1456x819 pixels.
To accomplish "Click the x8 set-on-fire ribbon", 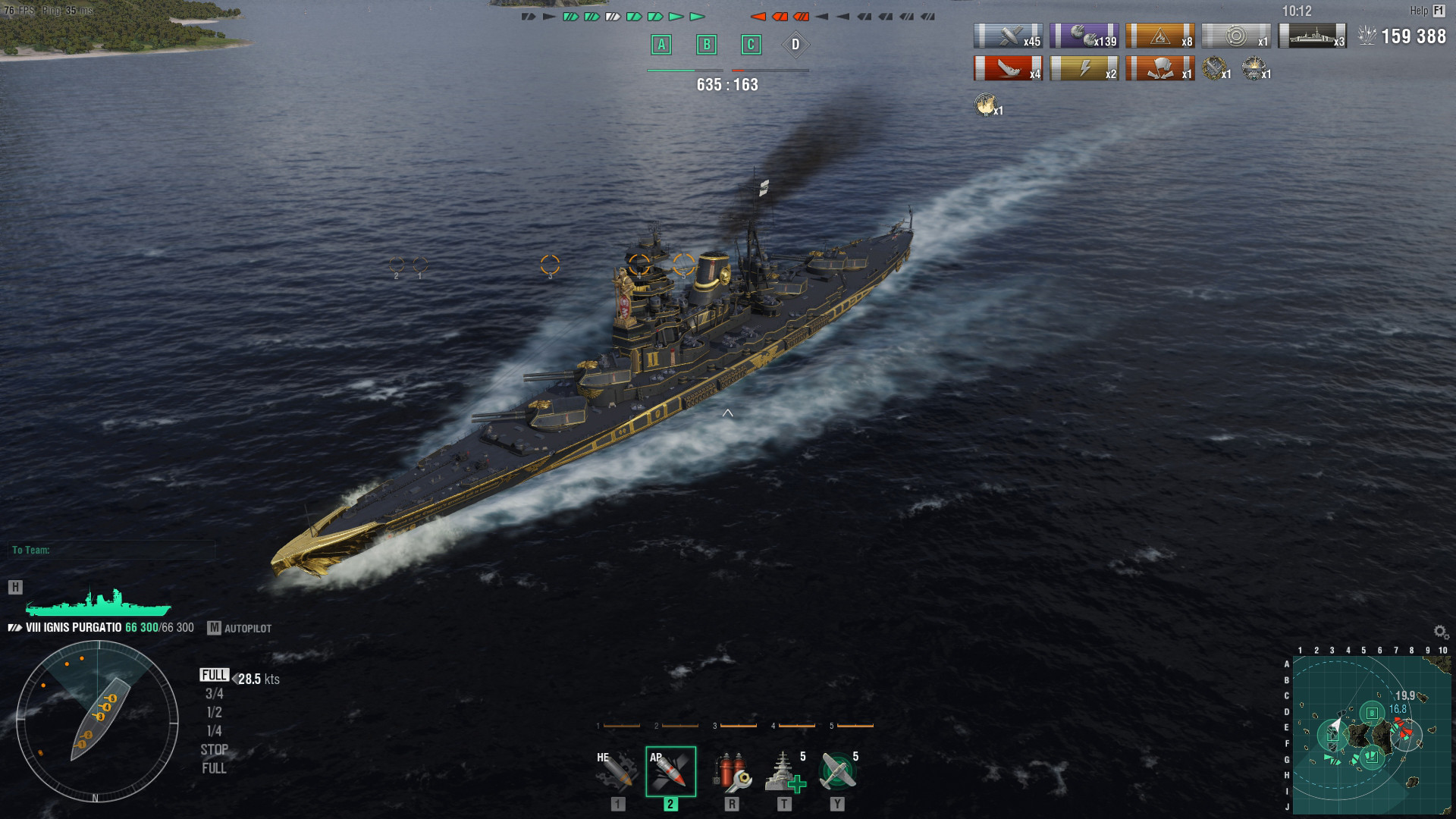I will pyautogui.click(x=1159, y=35).
